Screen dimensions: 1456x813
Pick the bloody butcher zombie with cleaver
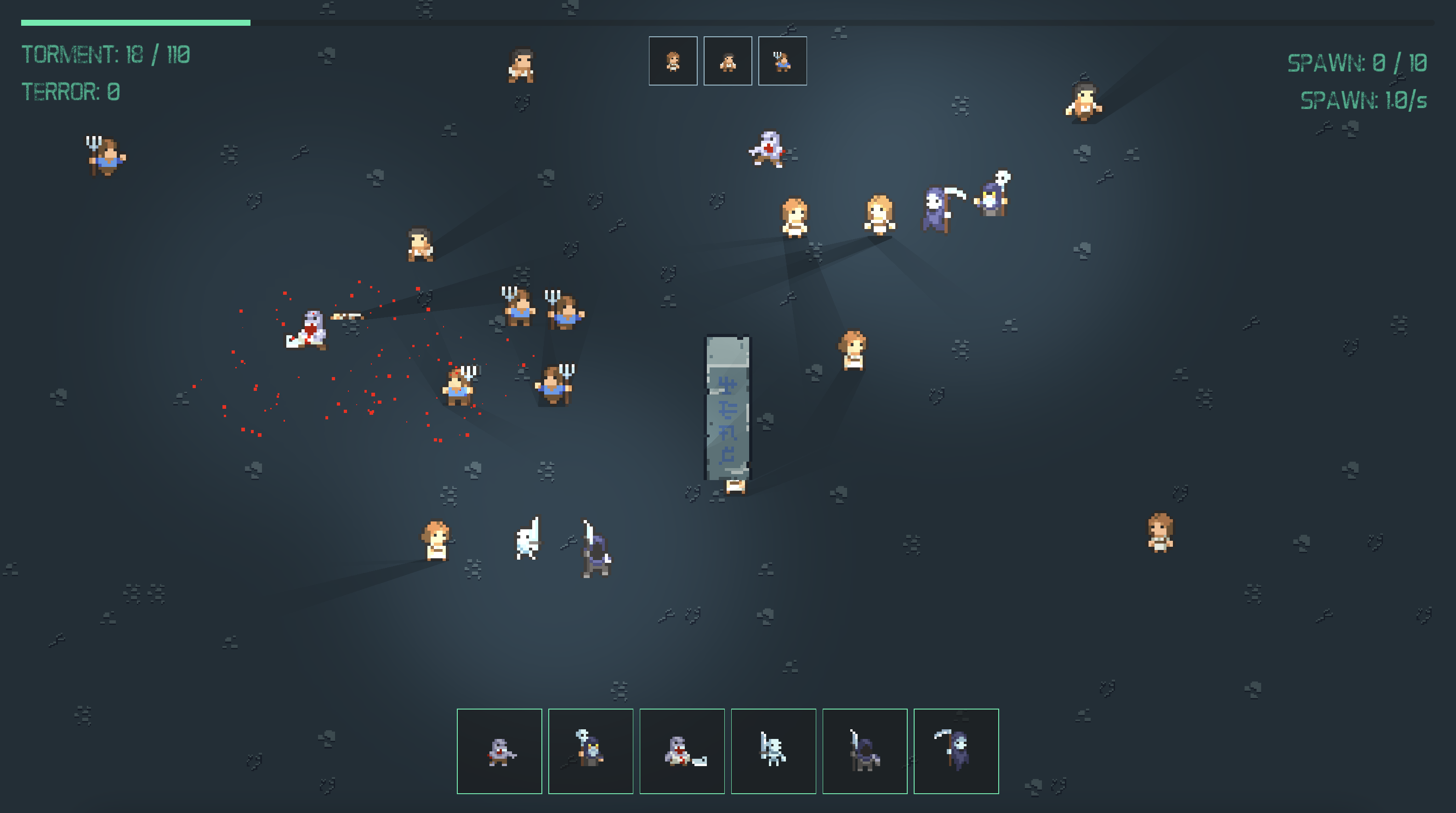click(x=682, y=751)
